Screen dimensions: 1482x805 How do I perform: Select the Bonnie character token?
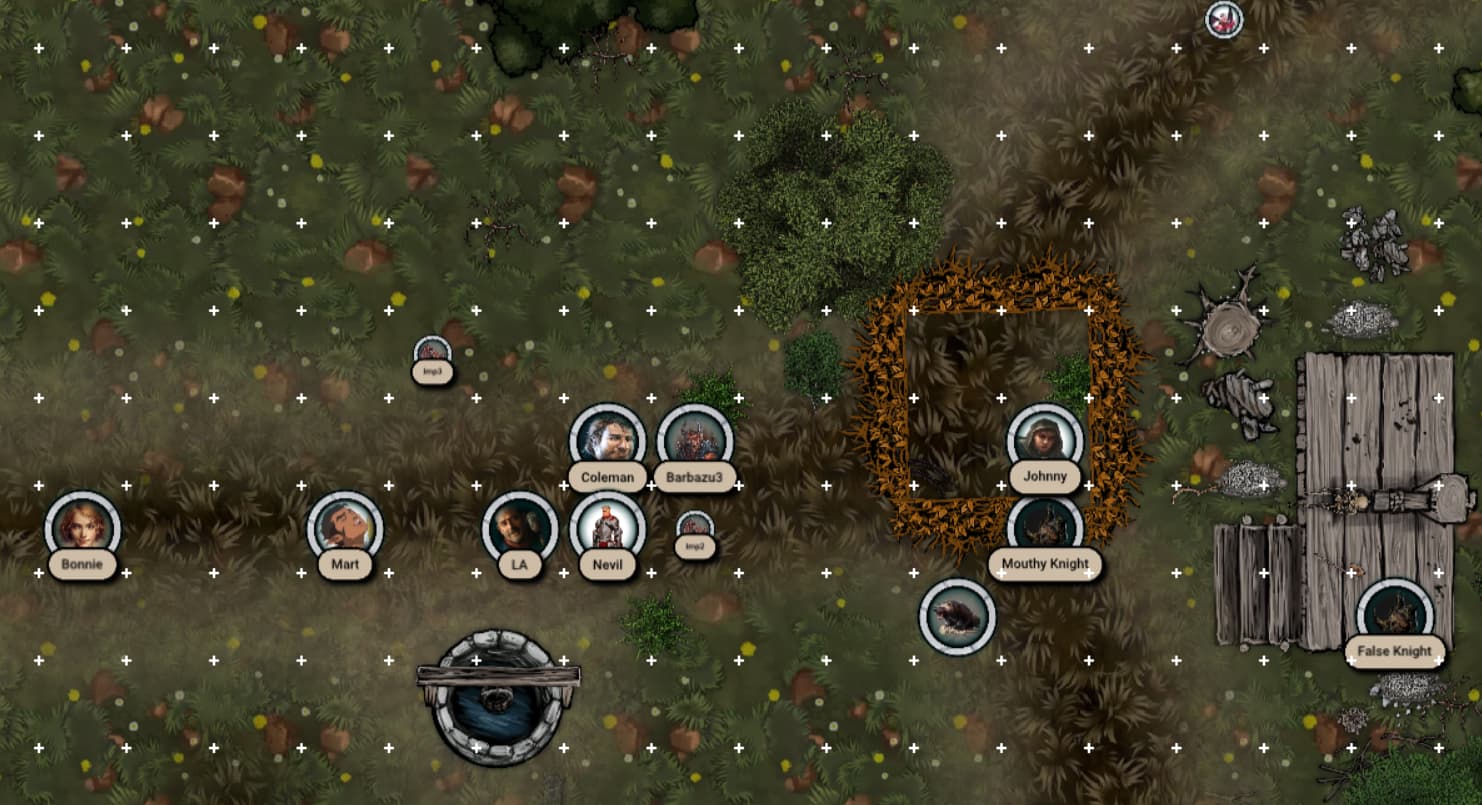pos(83,528)
